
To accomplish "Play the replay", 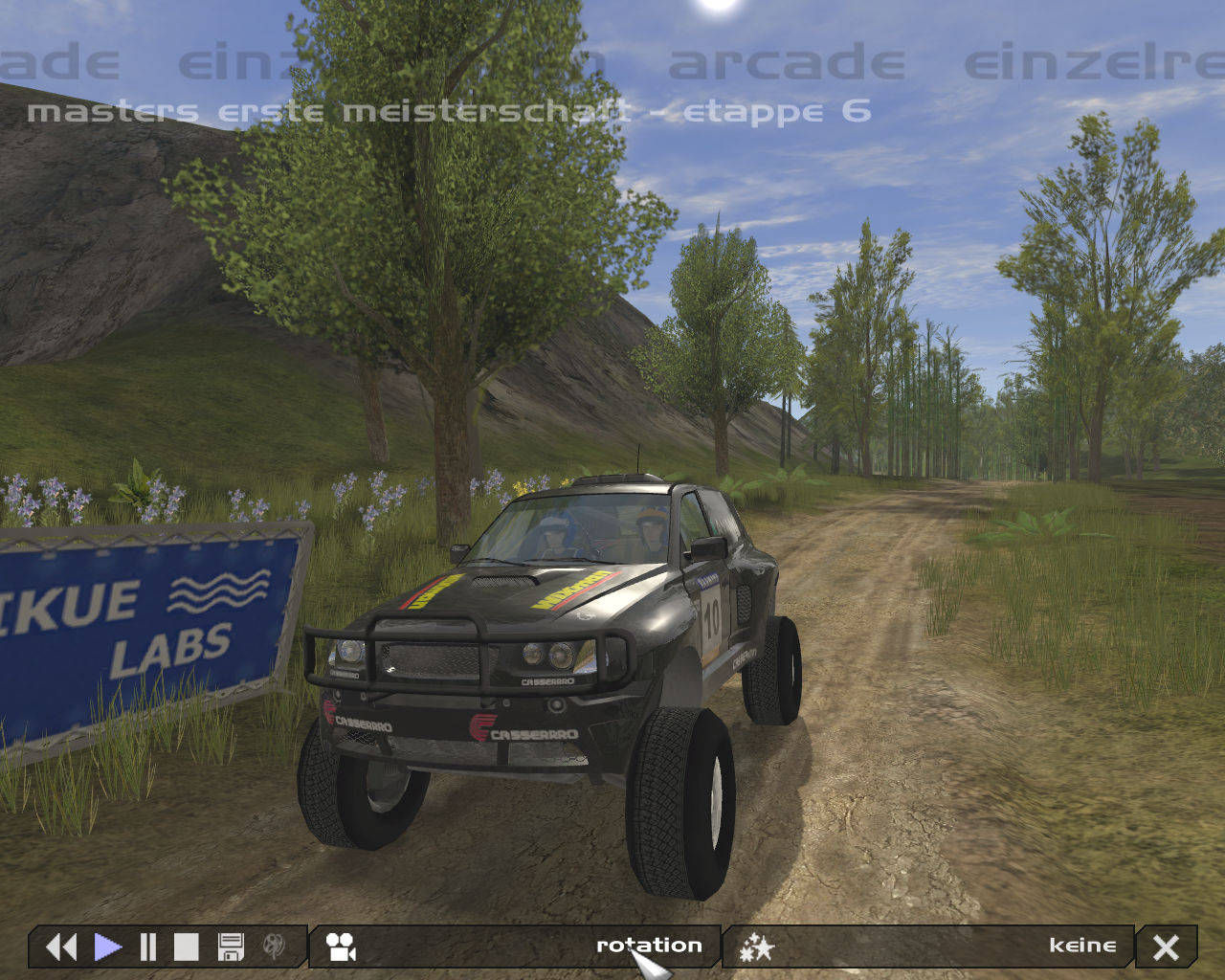I will (x=107, y=947).
